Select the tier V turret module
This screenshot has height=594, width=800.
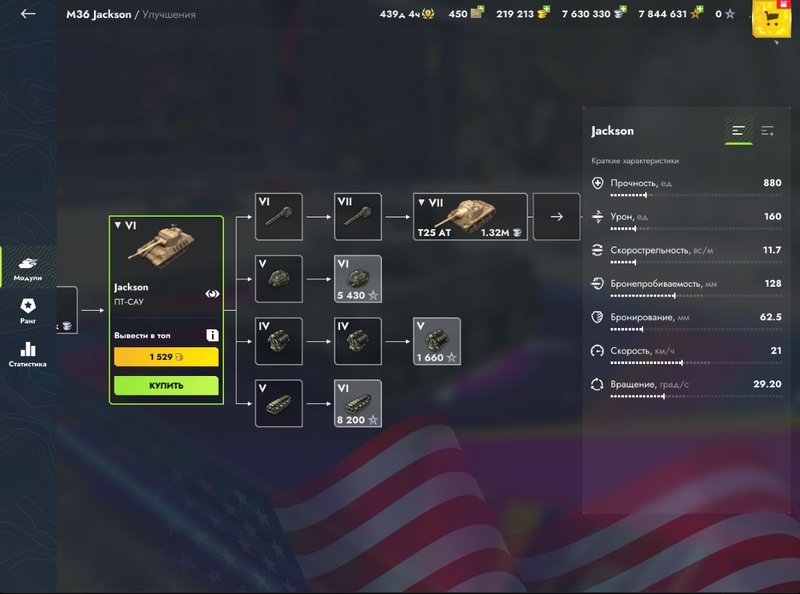[279, 279]
